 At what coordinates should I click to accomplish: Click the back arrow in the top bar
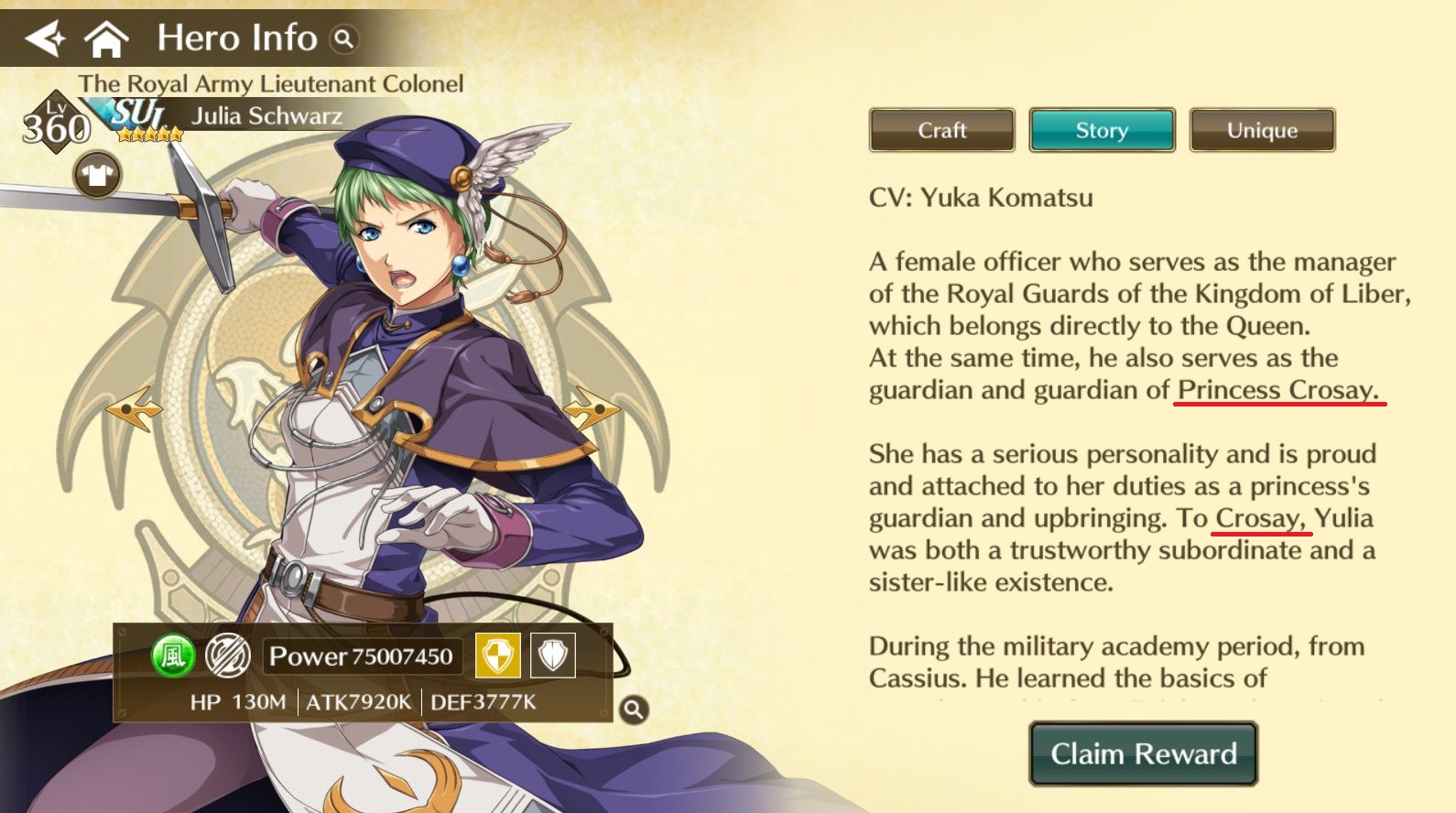(x=46, y=38)
